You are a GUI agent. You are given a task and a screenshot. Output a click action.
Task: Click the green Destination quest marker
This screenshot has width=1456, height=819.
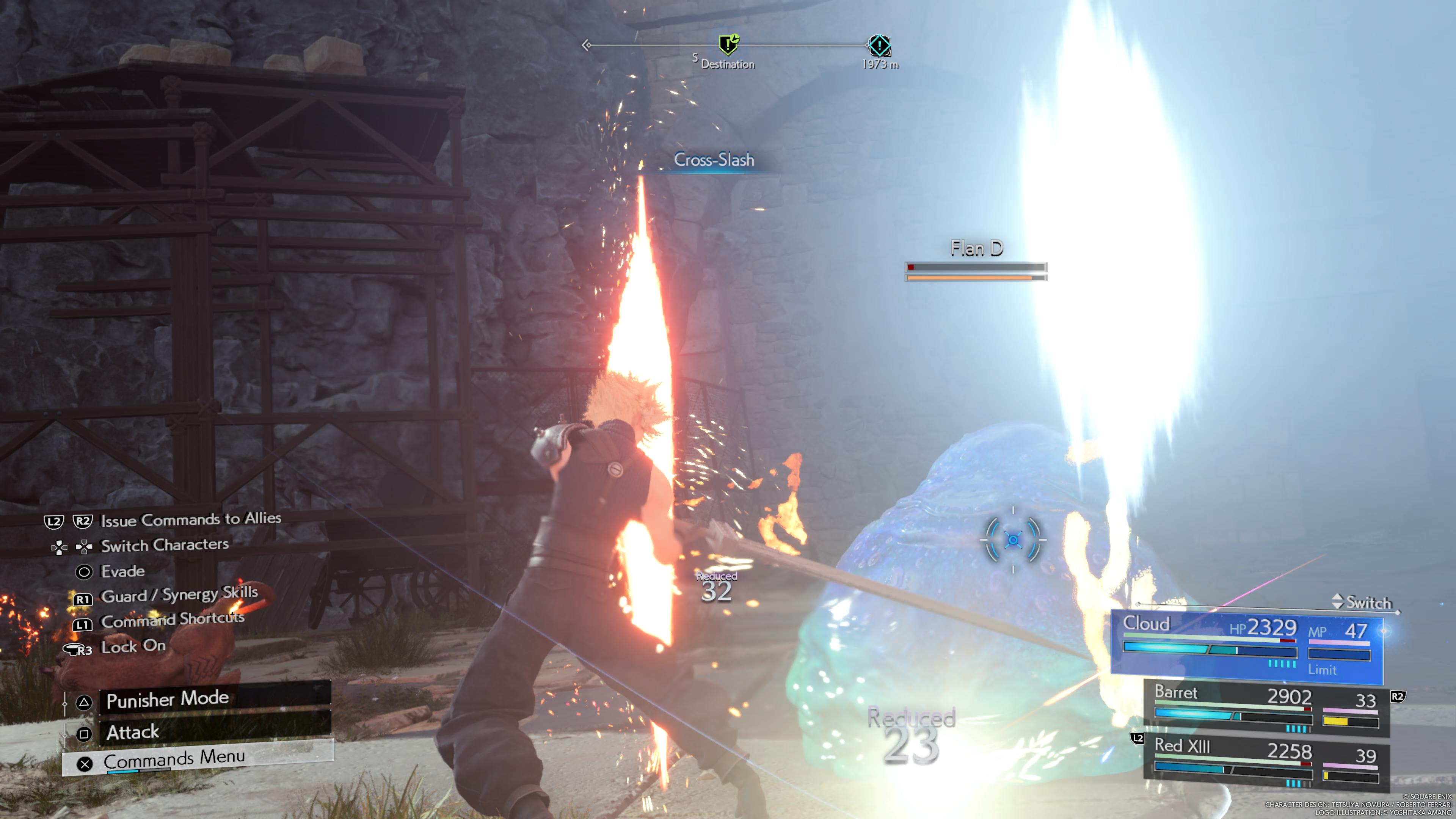tap(728, 44)
